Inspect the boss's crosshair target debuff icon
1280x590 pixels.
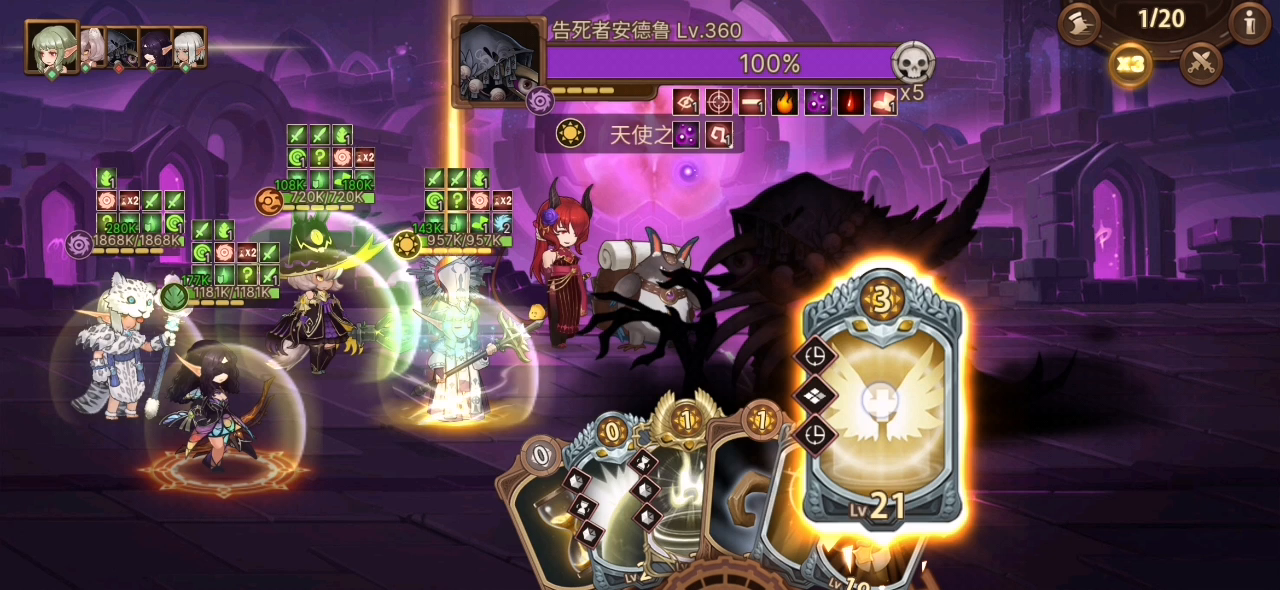[719, 102]
